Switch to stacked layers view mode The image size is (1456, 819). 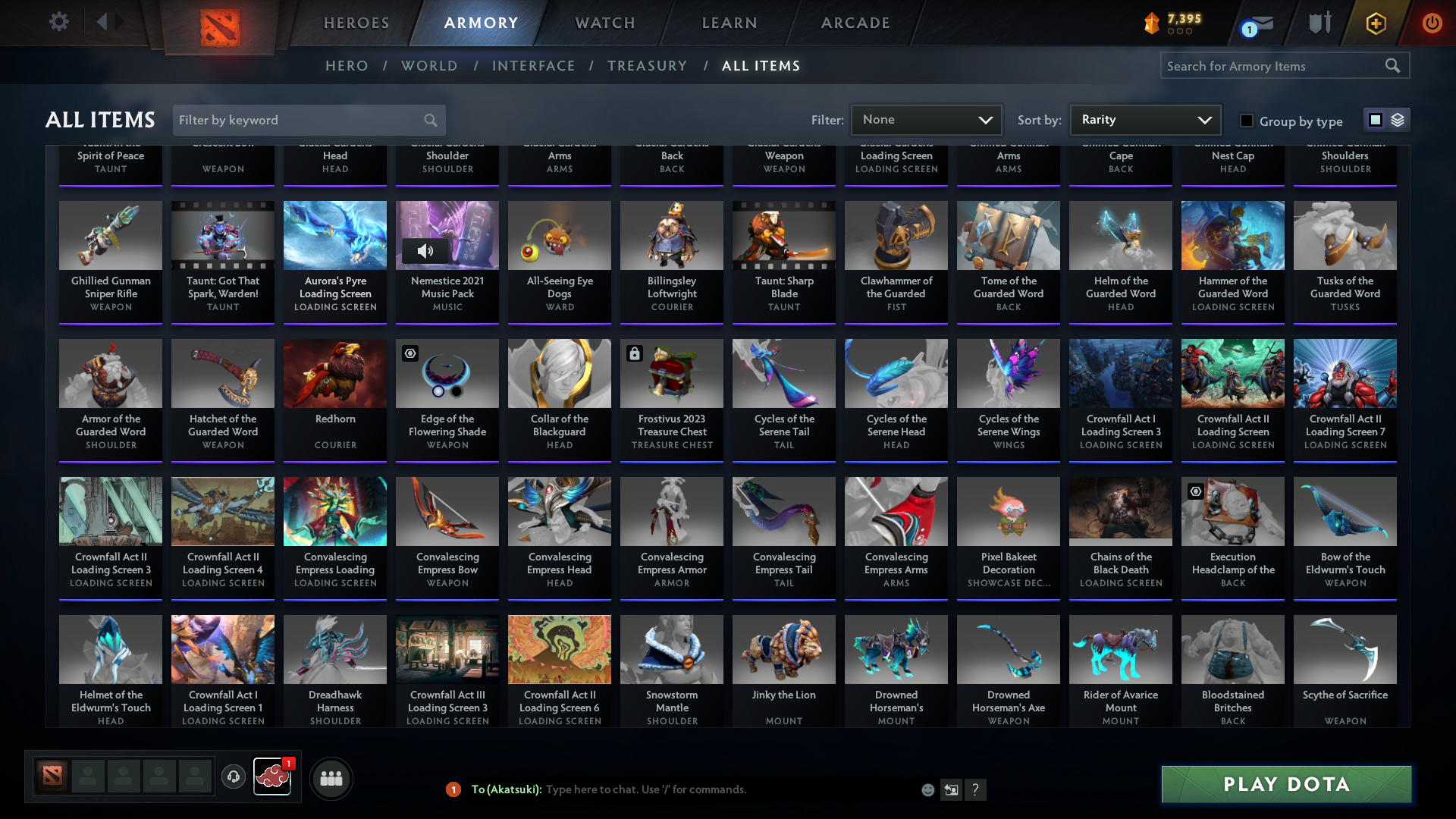[x=1397, y=120]
